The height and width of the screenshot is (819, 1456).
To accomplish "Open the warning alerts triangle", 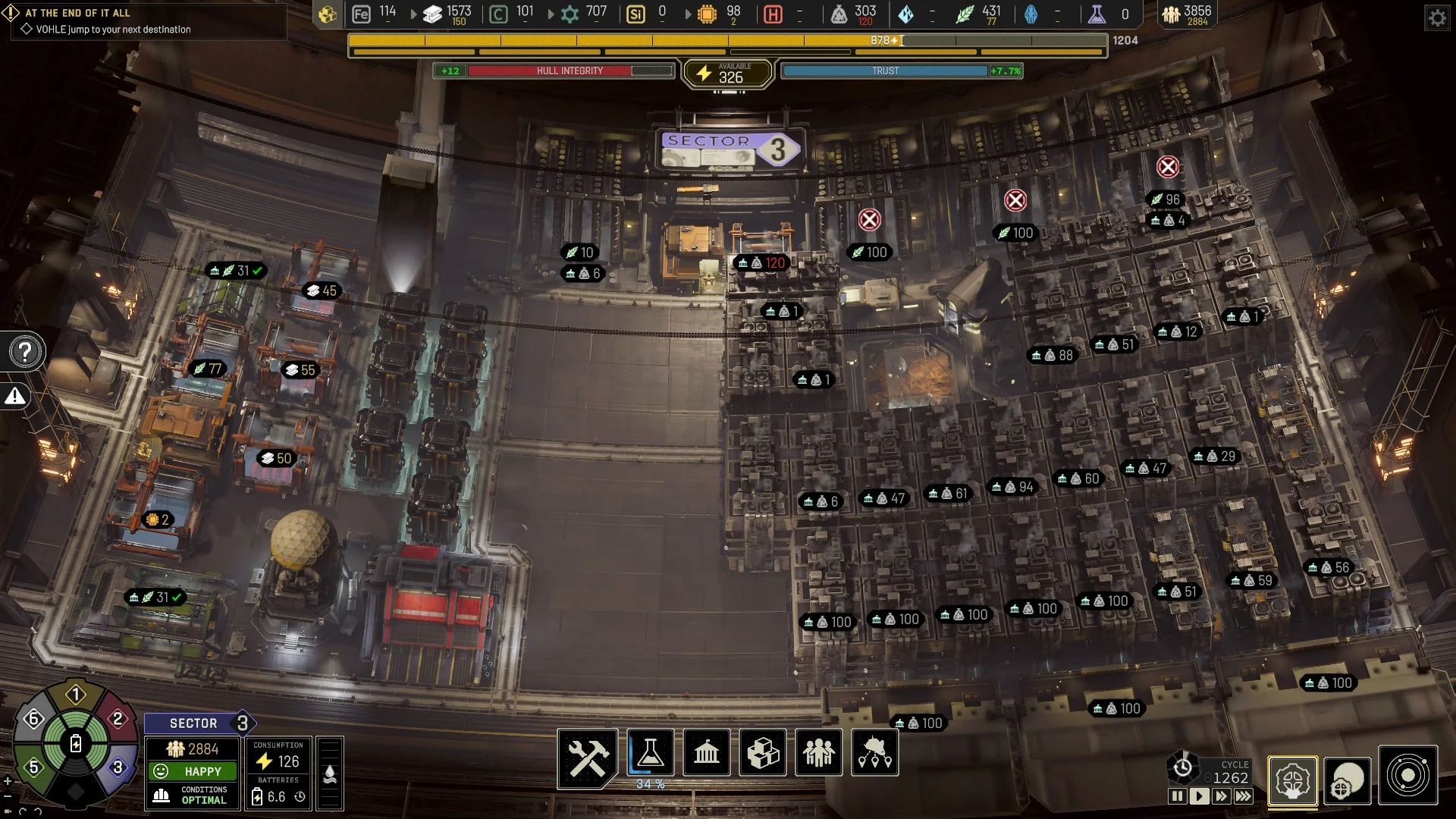I will point(15,396).
